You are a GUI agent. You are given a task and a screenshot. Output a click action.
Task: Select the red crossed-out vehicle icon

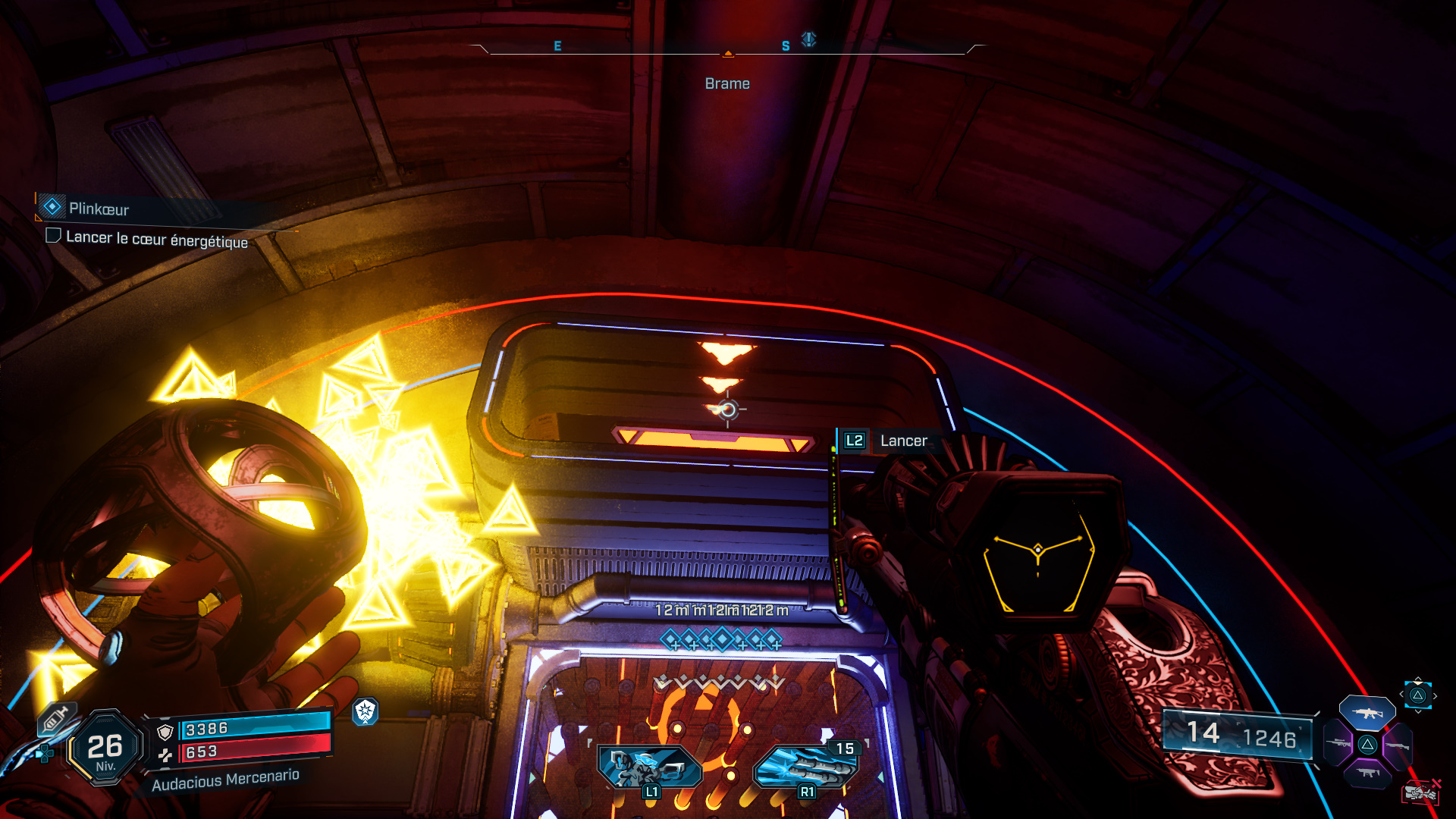tap(1420, 793)
